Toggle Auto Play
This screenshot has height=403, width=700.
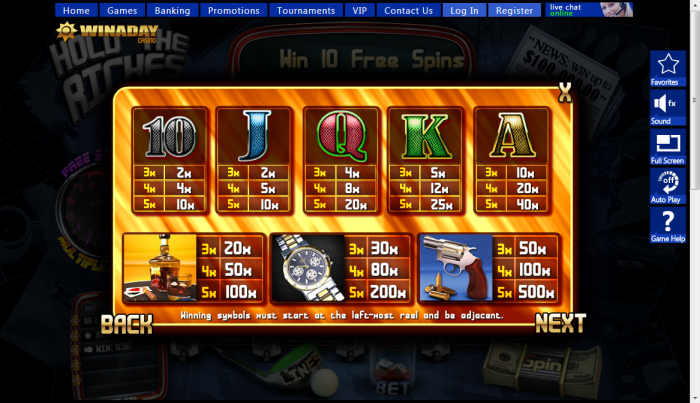[666, 186]
